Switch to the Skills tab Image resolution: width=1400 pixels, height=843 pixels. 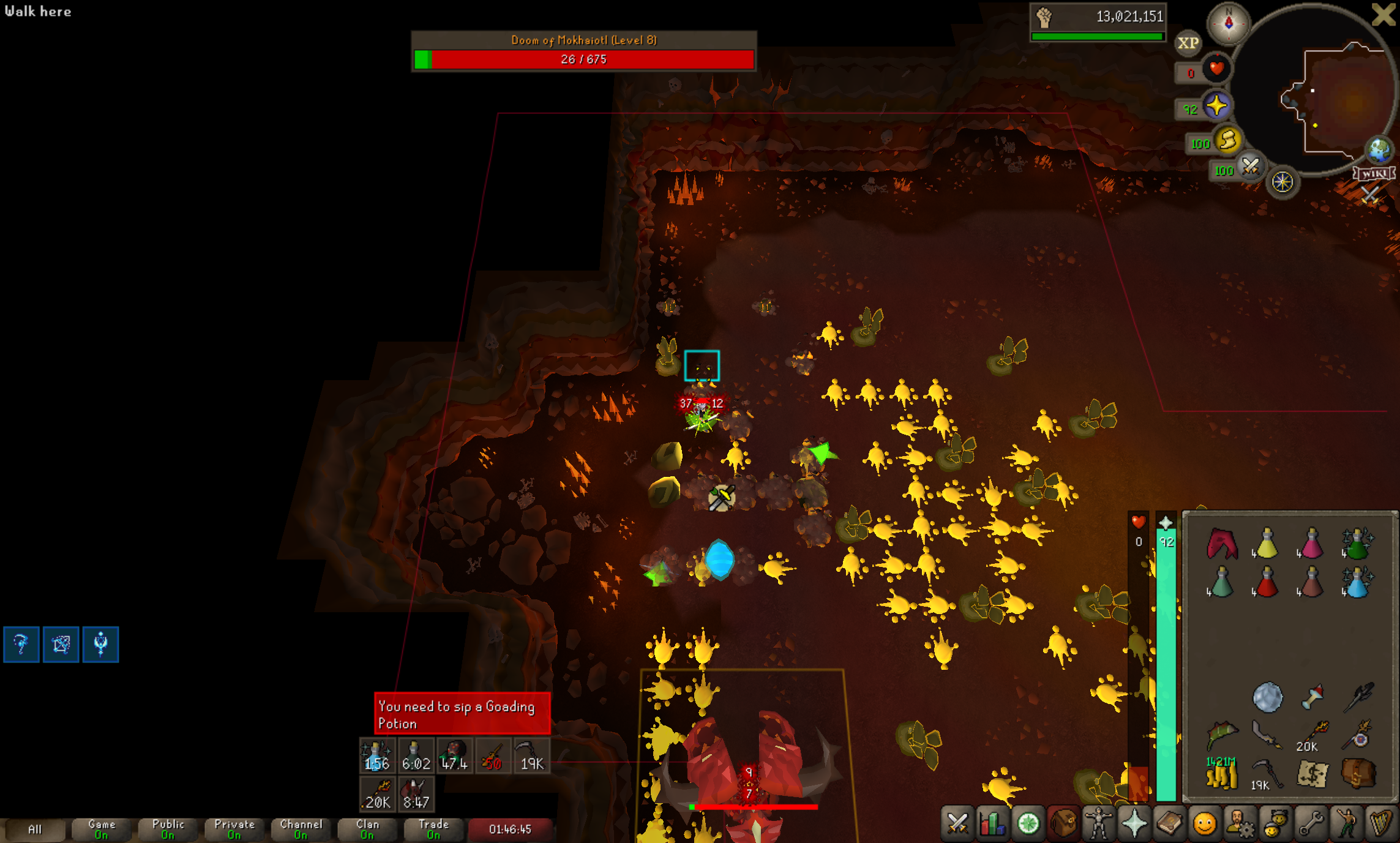click(x=992, y=823)
